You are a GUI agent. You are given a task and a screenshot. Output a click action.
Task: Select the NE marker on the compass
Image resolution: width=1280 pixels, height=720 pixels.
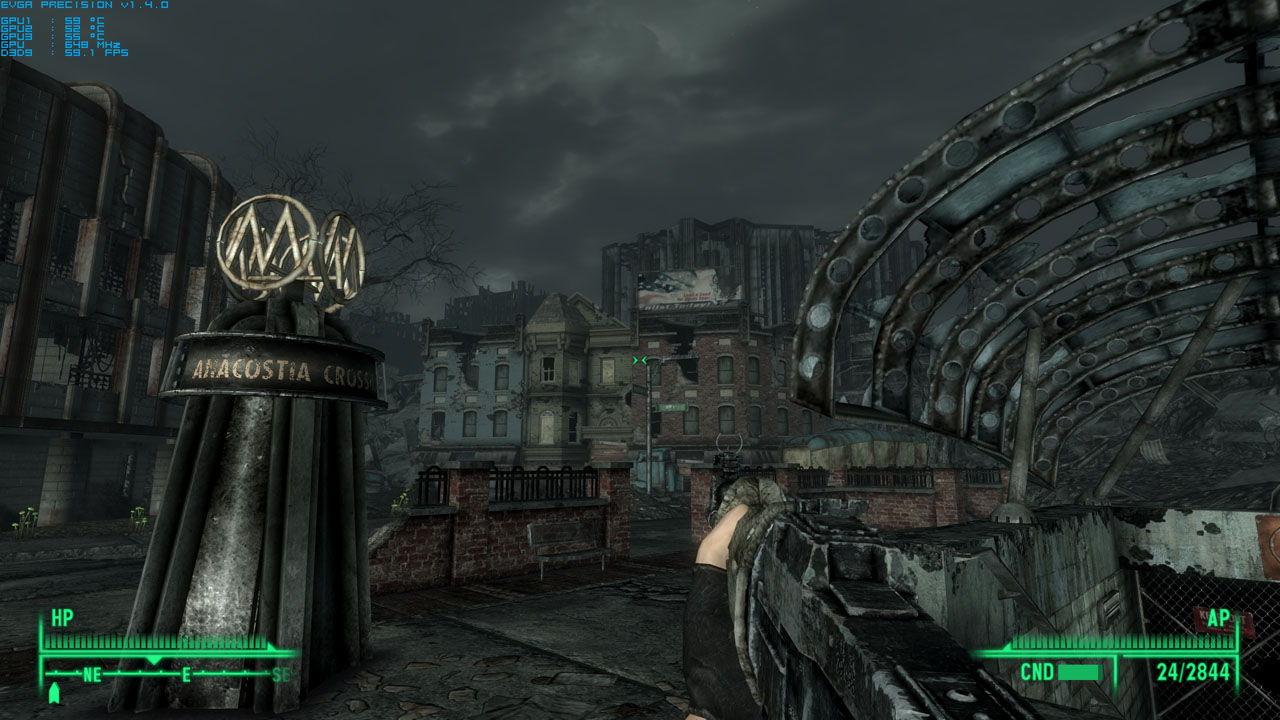click(91, 674)
